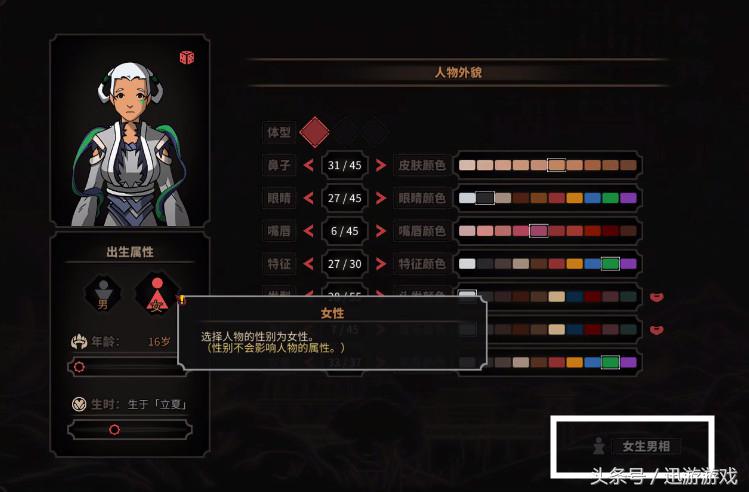Select the orange feature color swatch
Image resolution: width=749 pixels, height=492 pixels.
tap(574, 264)
